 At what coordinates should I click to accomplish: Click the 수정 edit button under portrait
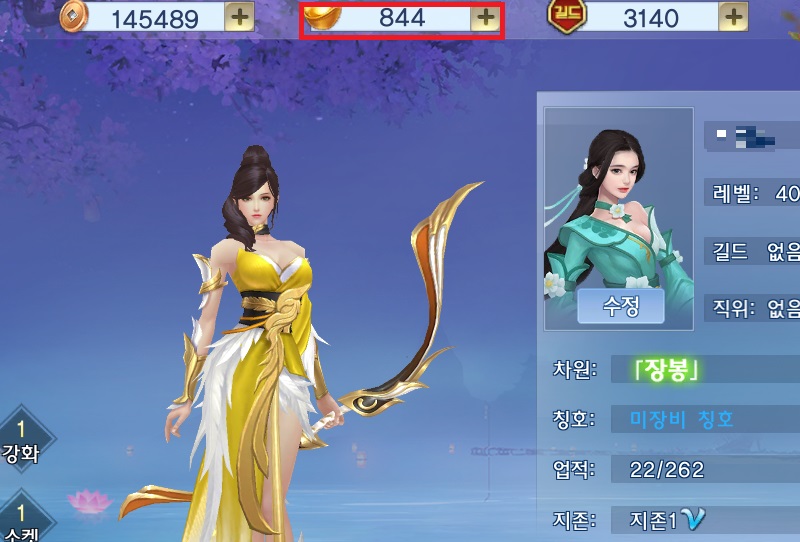coord(620,306)
